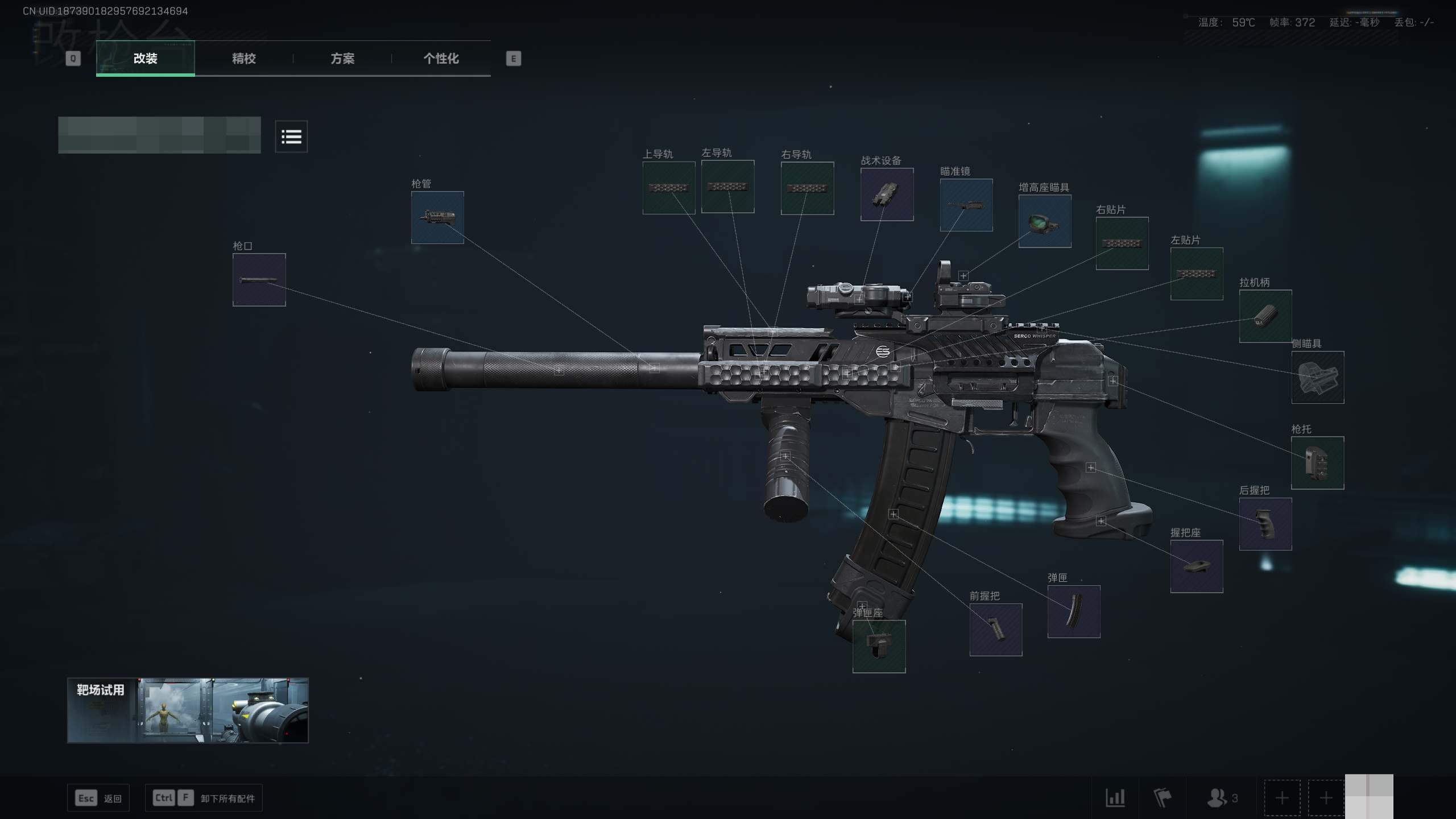Select the 枪口 muzzle attachment slot

[x=259, y=280]
